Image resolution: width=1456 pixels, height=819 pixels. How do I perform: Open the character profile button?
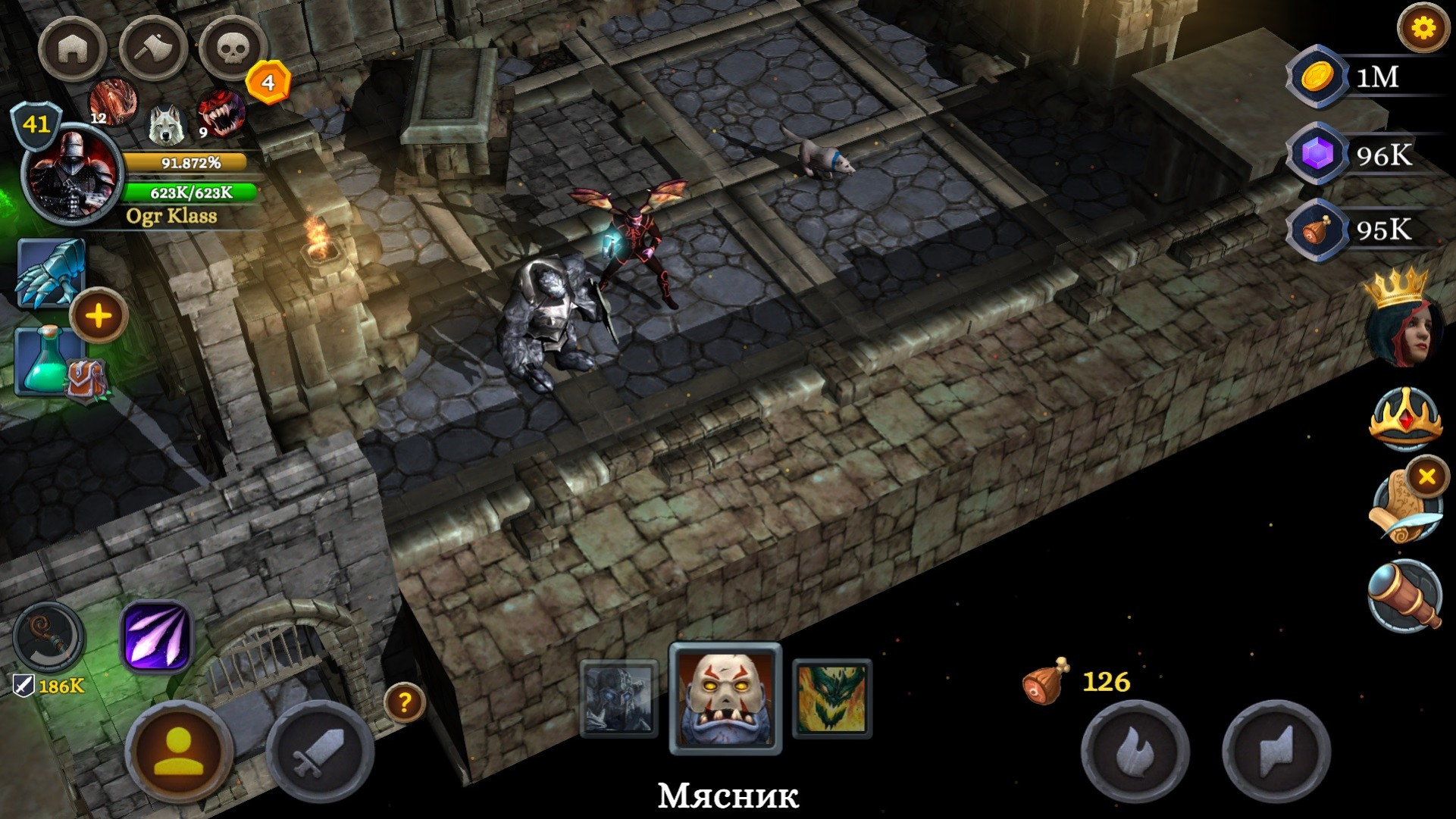pyautogui.click(x=179, y=754)
